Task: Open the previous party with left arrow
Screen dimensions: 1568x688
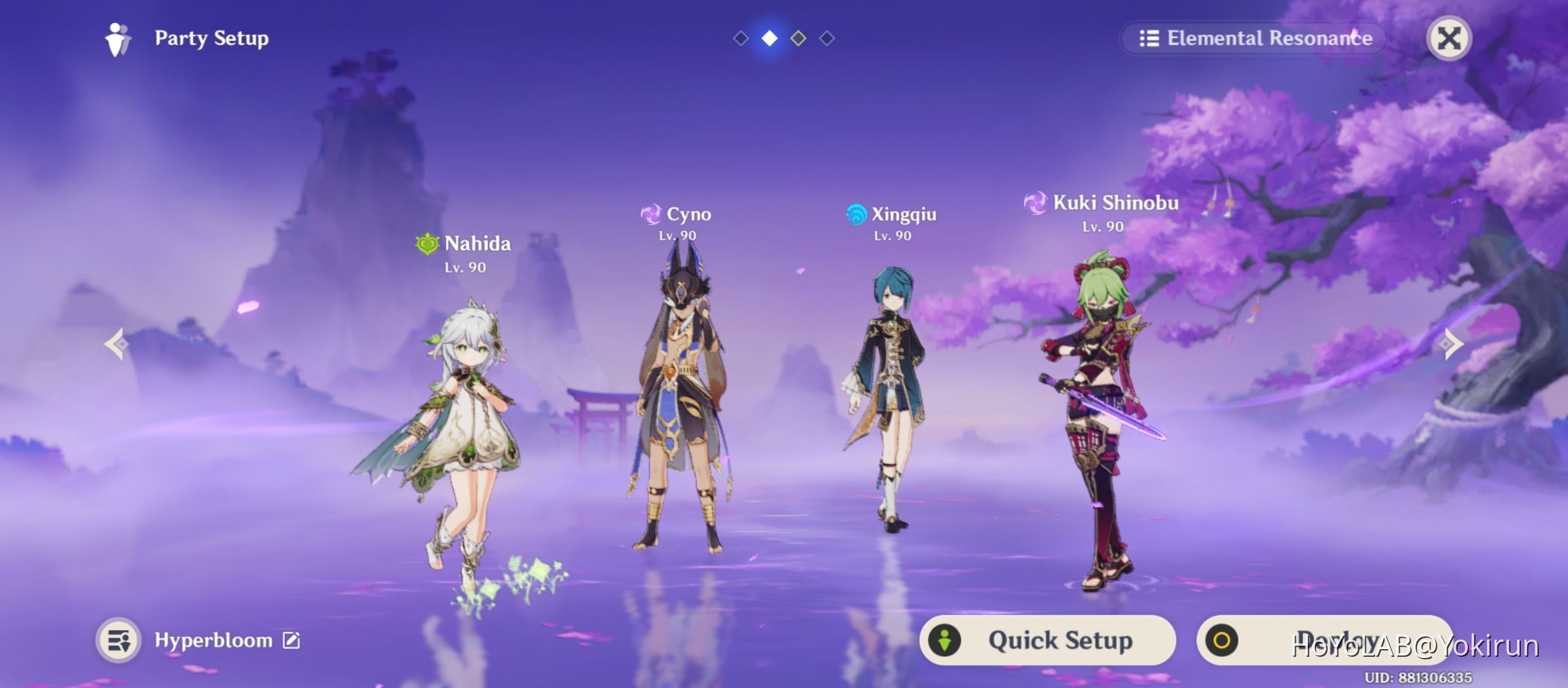Action: tap(117, 344)
